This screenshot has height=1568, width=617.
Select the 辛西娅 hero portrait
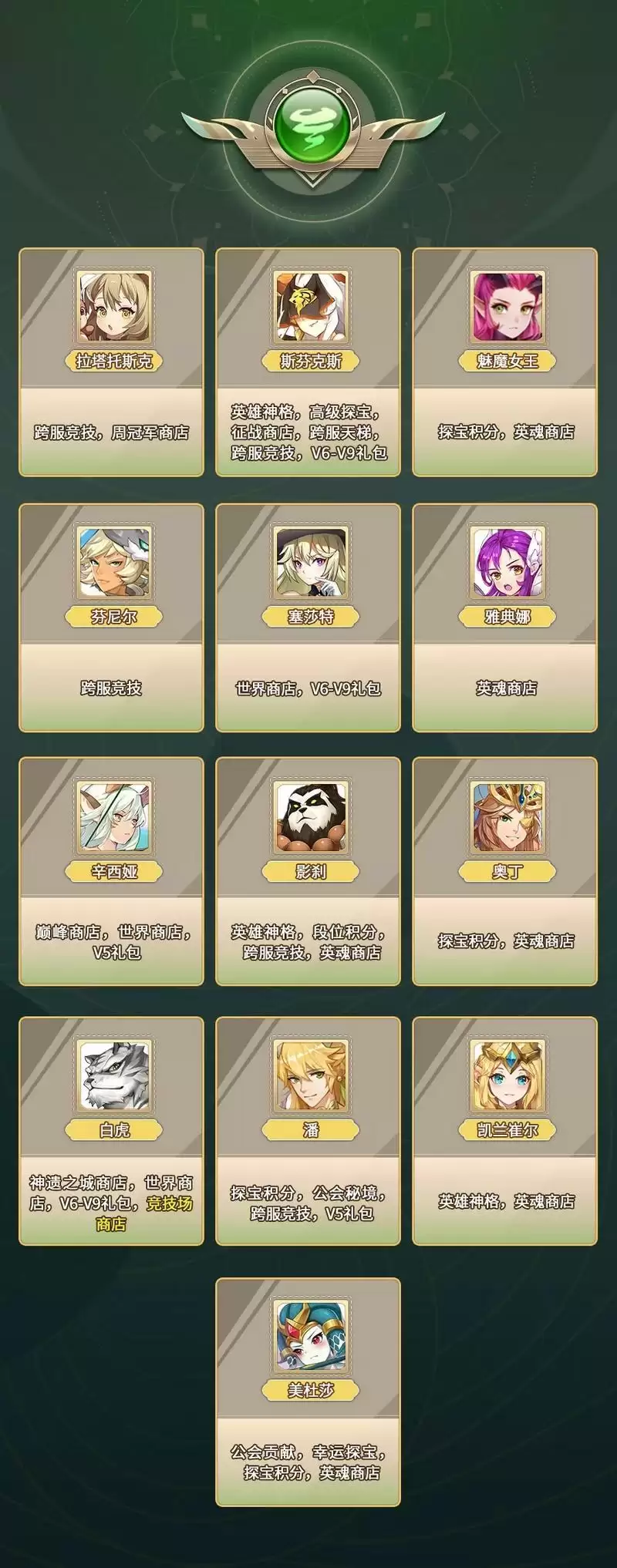click(x=114, y=817)
